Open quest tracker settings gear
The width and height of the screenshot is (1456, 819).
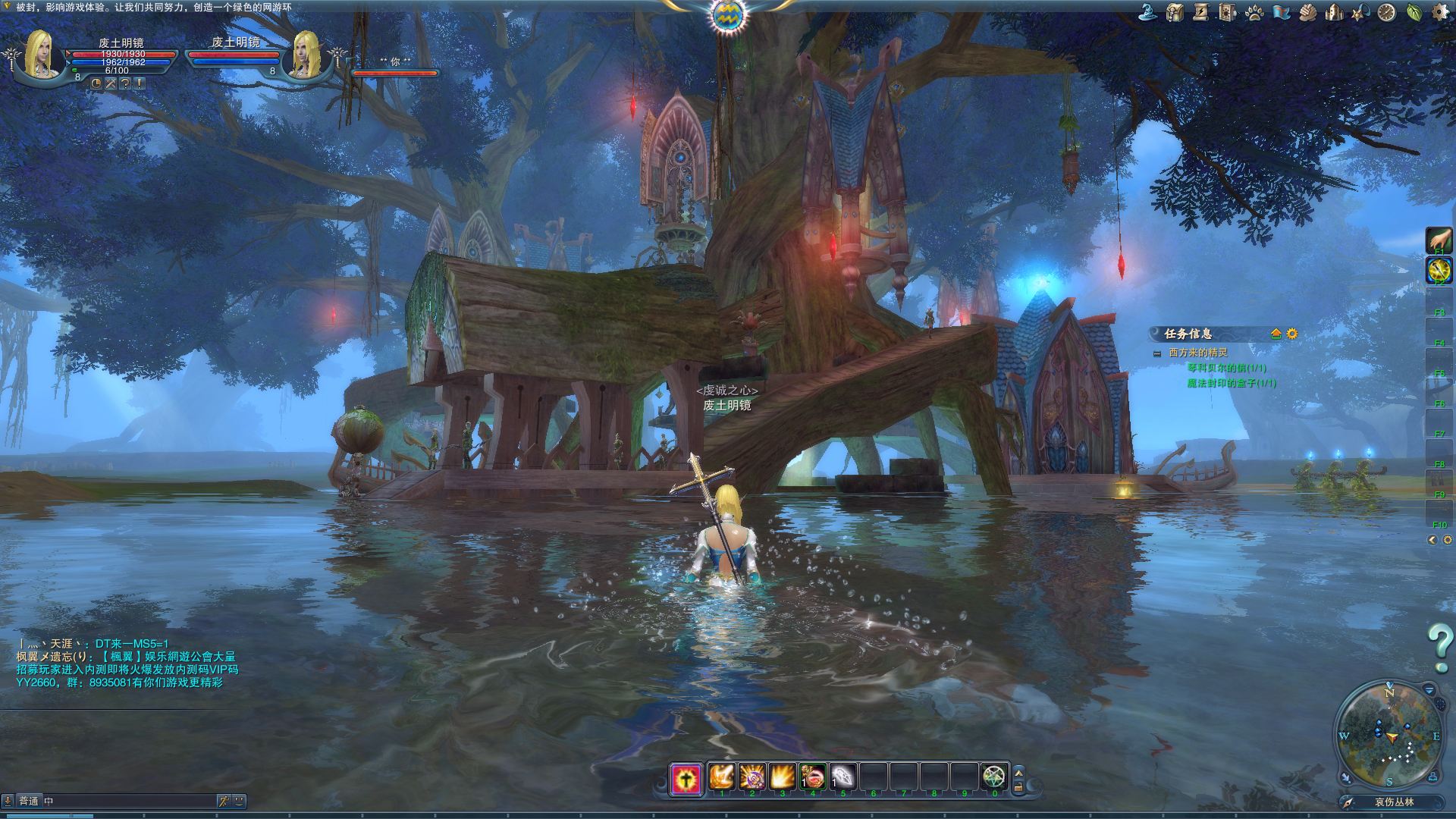tap(1292, 334)
